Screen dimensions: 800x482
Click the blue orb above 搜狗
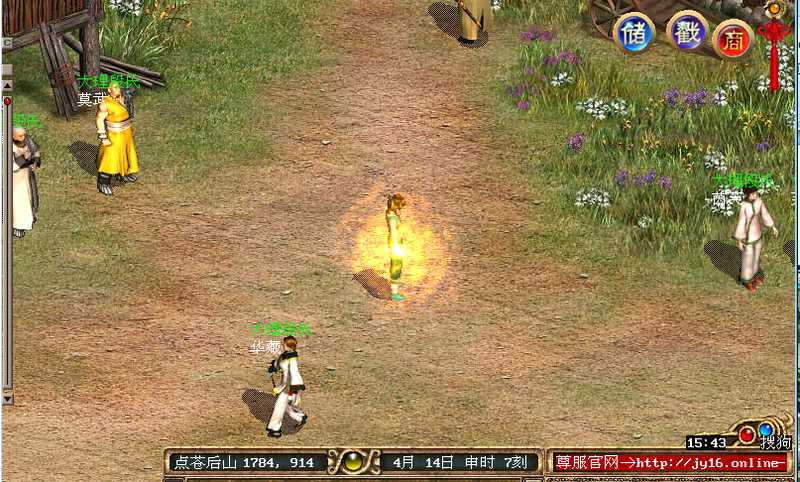click(766, 430)
